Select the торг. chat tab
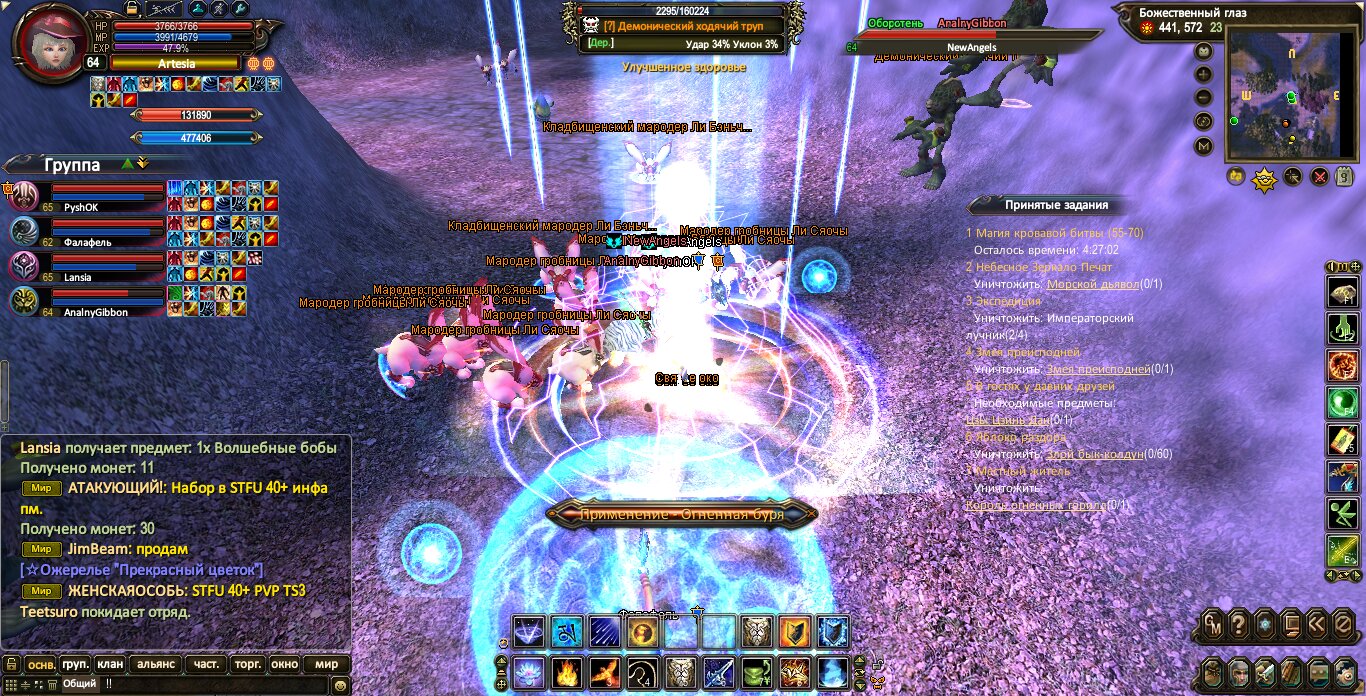The height and width of the screenshot is (696, 1366). click(x=247, y=664)
